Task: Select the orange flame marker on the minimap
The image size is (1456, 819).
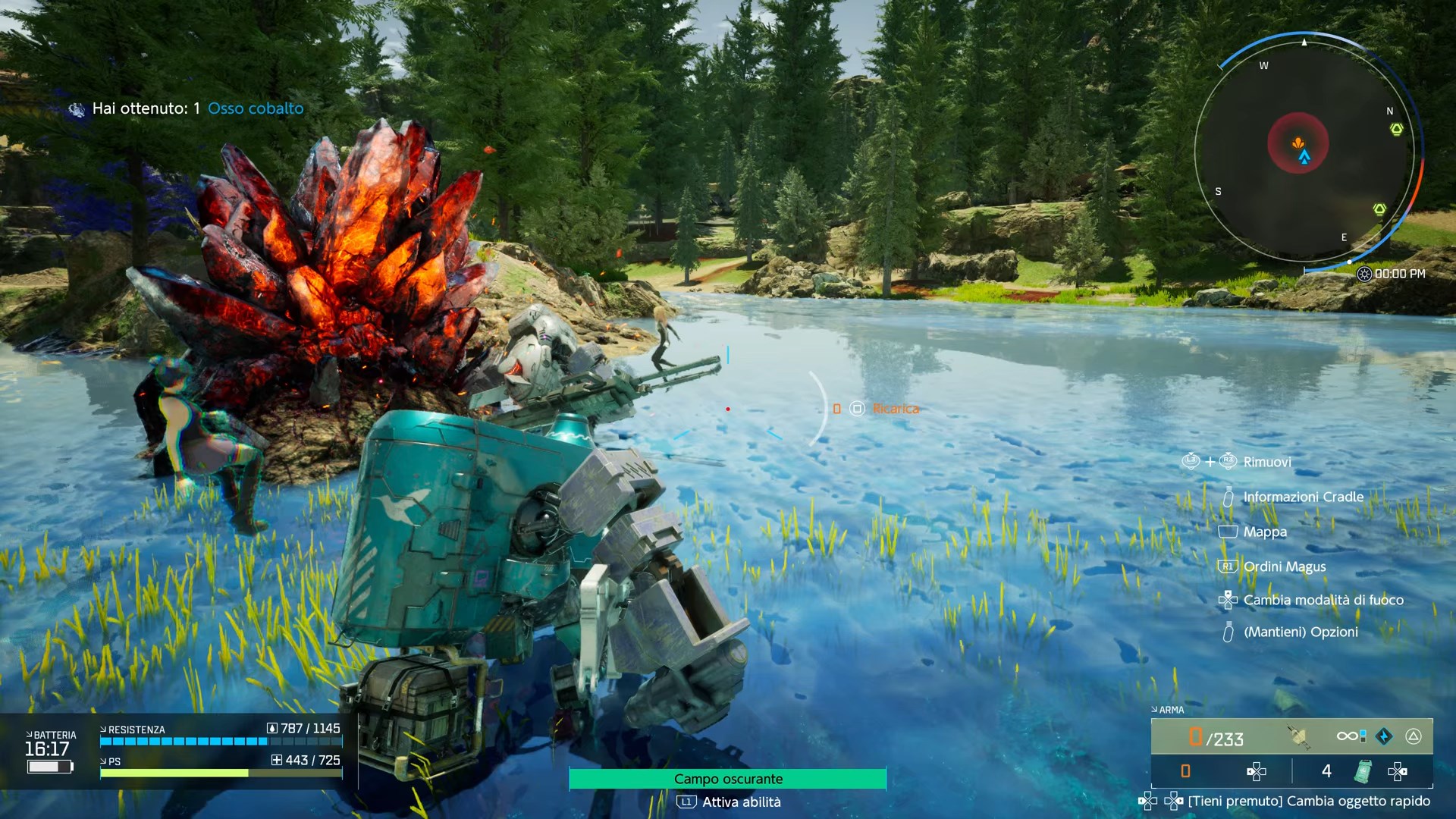Action: tap(1298, 142)
